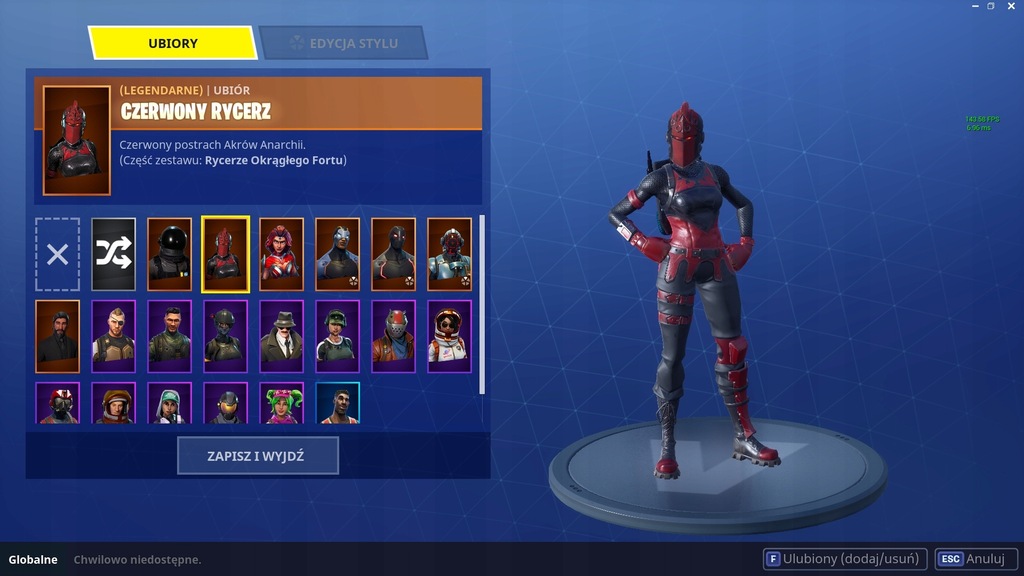This screenshot has height=576, width=1024.
Task: Choose the green-pigtailed Zoey outfit
Action: pos(282,404)
